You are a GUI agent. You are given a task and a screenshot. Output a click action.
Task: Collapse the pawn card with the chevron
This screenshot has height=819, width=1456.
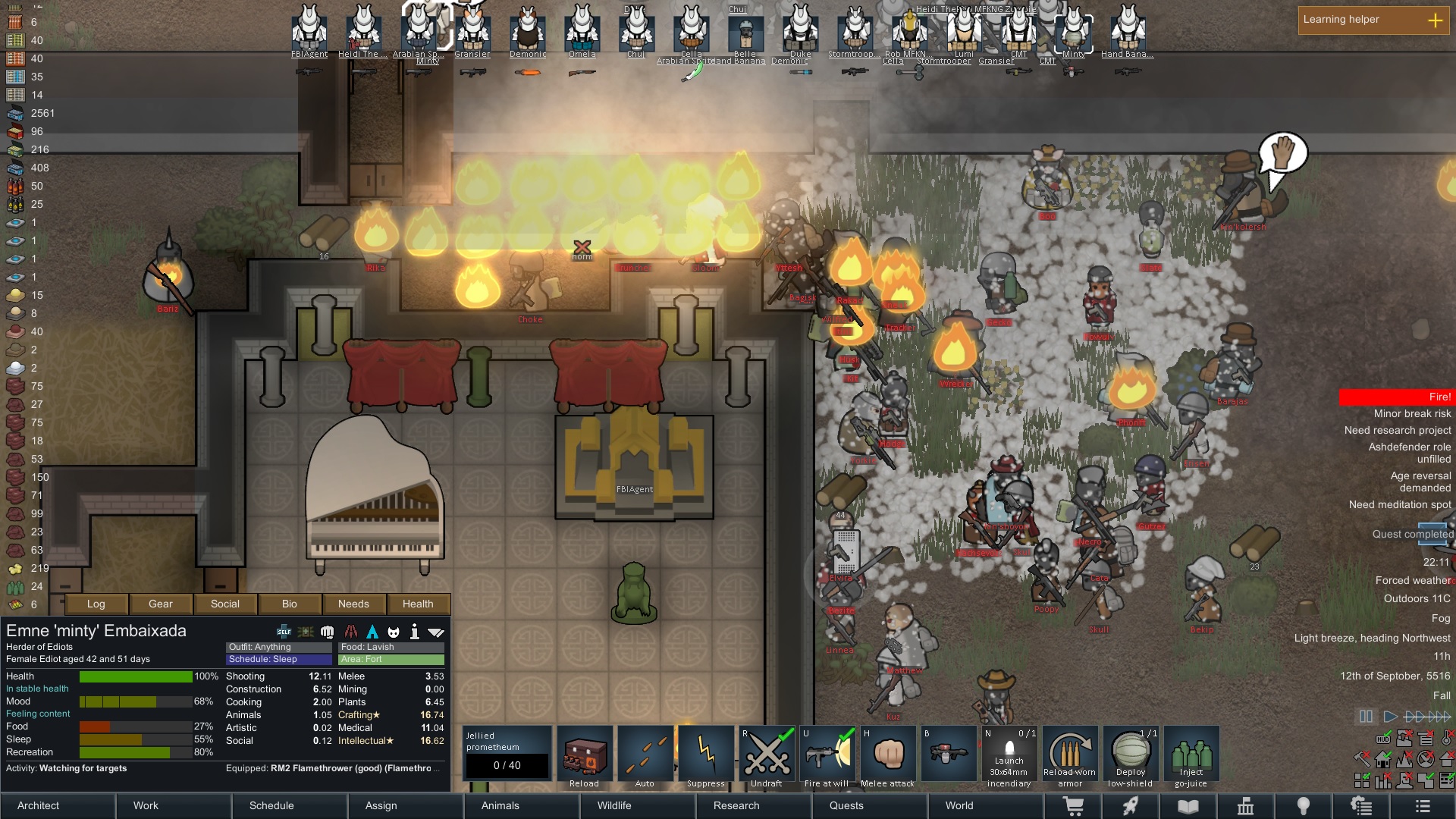pos(436,630)
